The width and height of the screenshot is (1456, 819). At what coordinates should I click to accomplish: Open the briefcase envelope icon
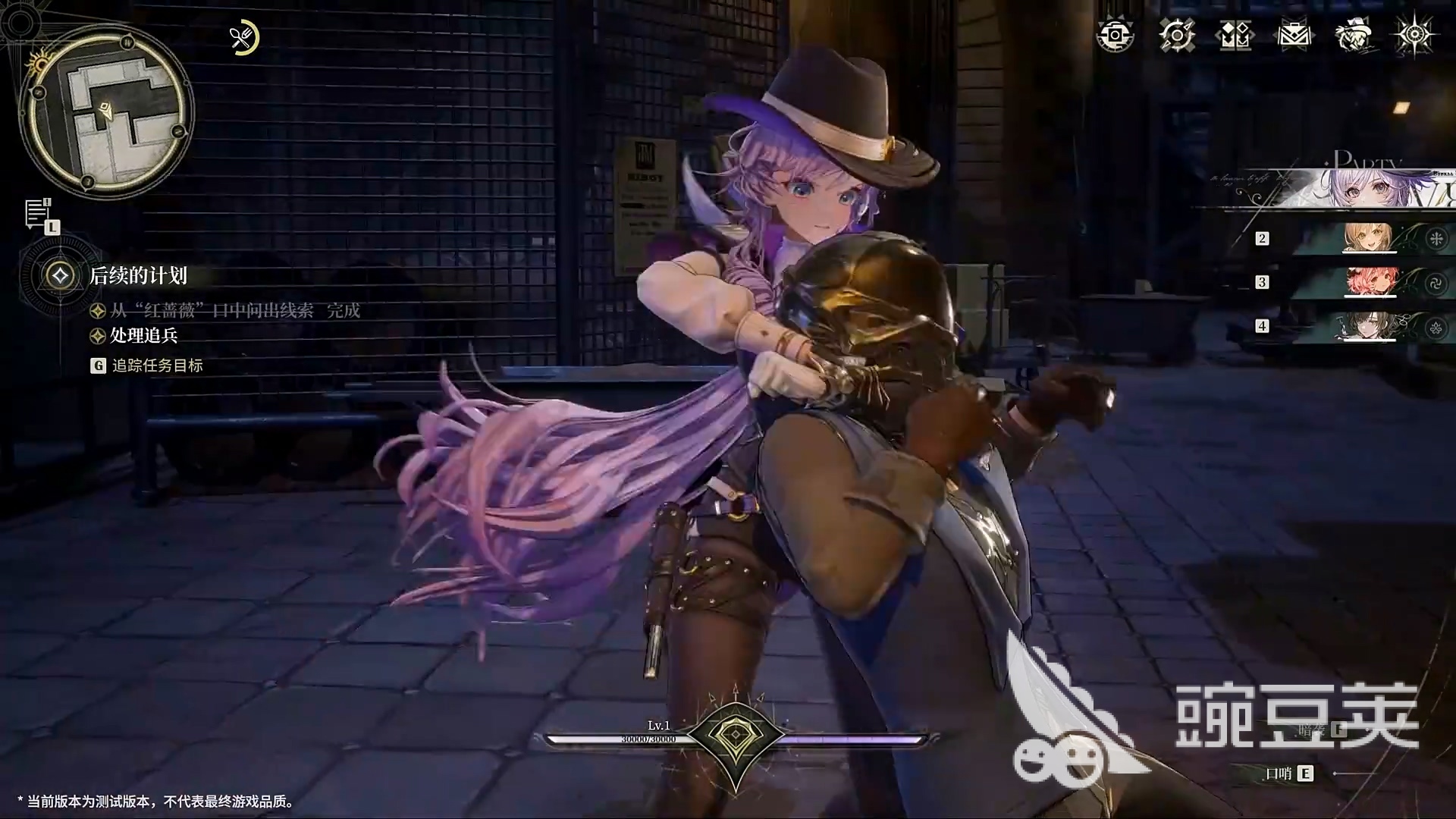(1294, 36)
